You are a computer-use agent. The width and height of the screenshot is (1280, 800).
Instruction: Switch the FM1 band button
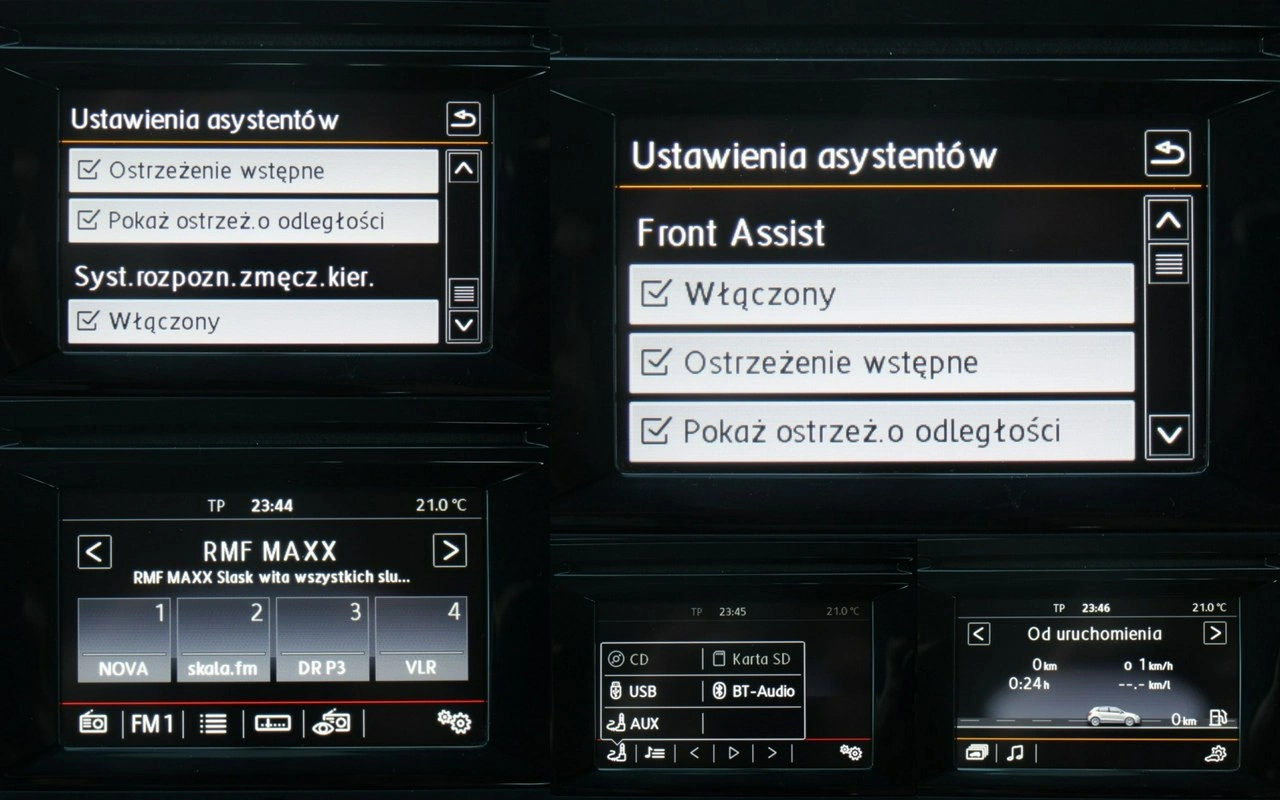coord(152,723)
